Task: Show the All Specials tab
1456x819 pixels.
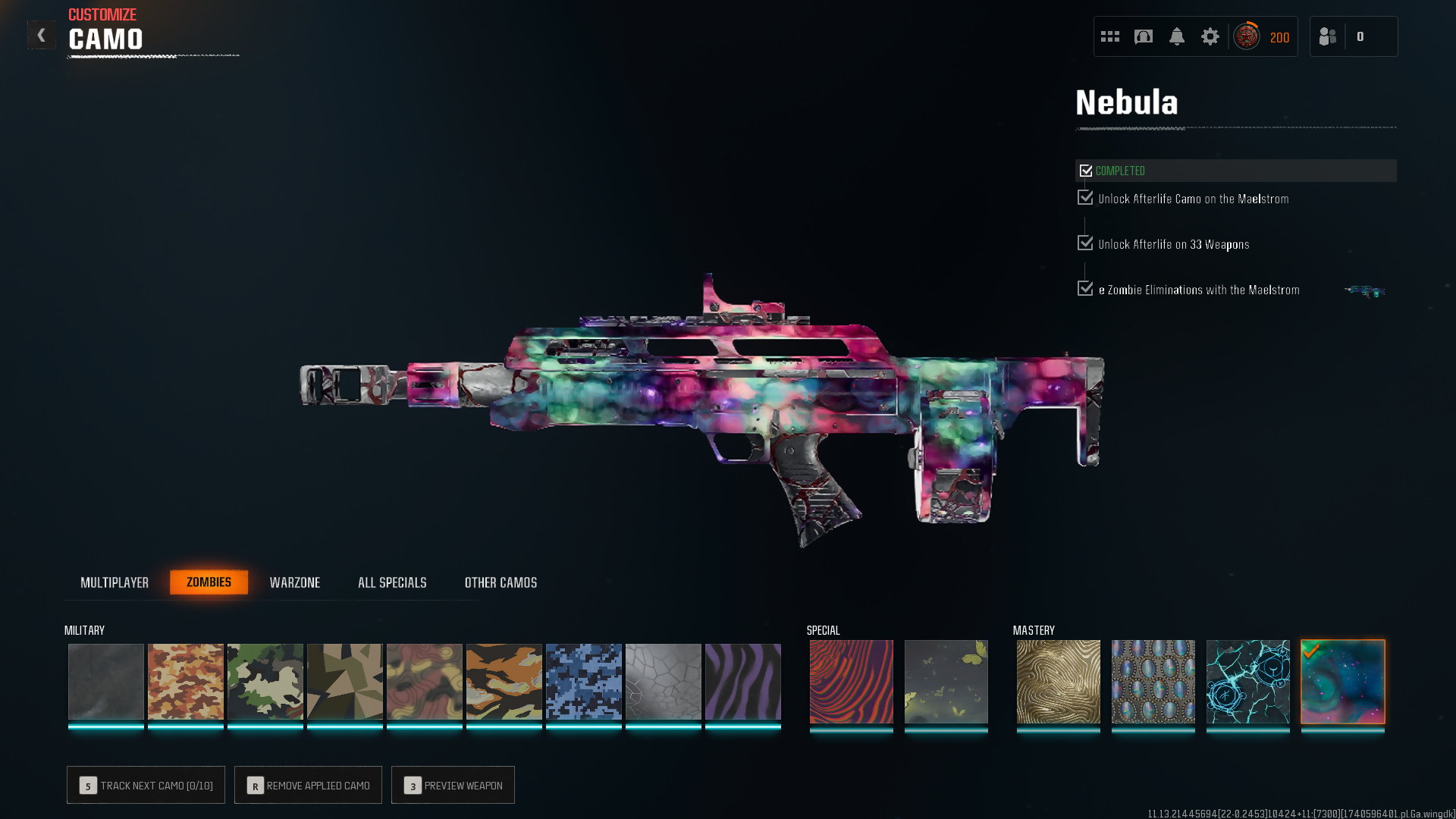Action: point(392,582)
